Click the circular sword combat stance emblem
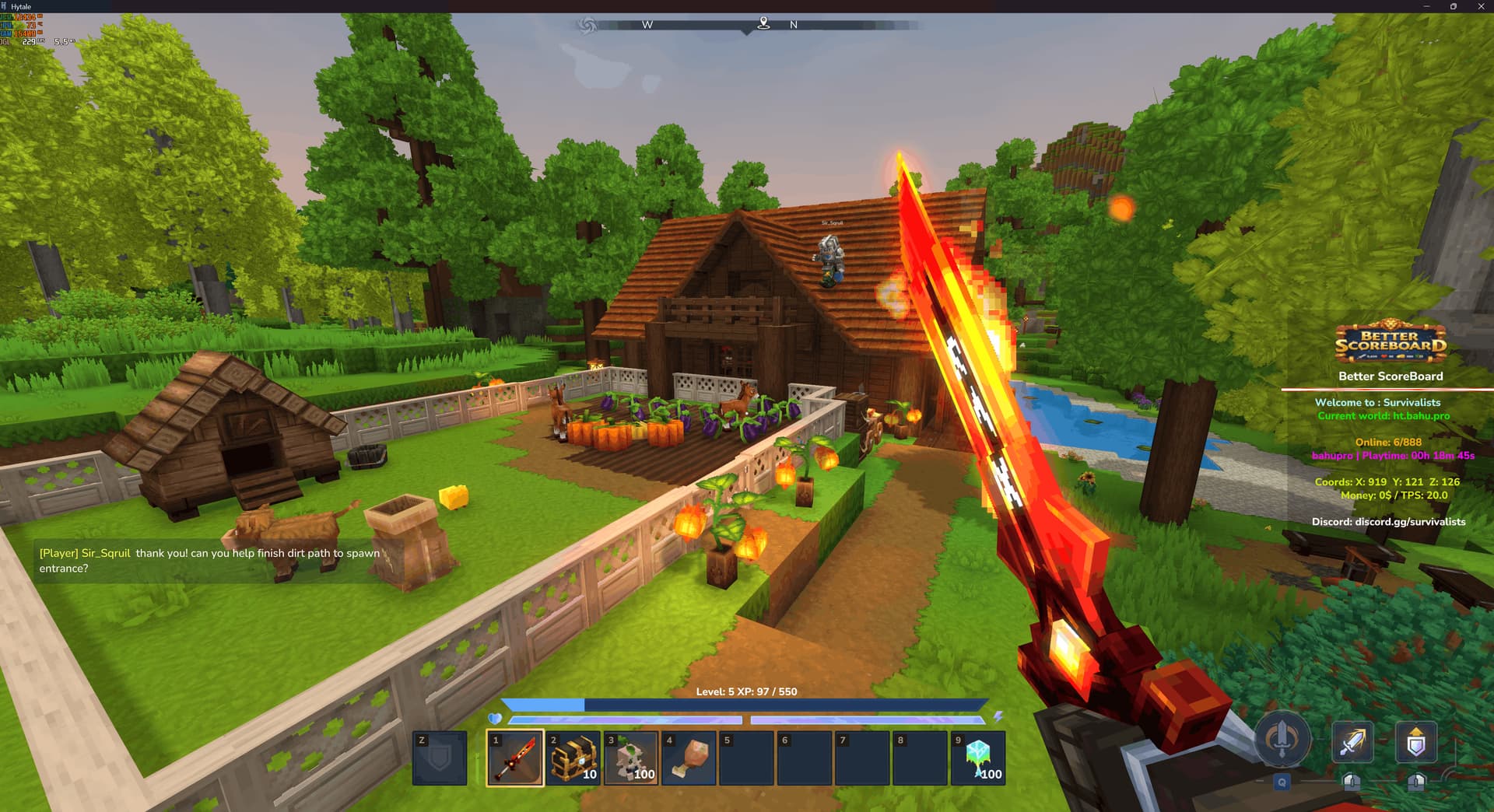The height and width of the screenshot is (812, 1494). coord(1281,742)
